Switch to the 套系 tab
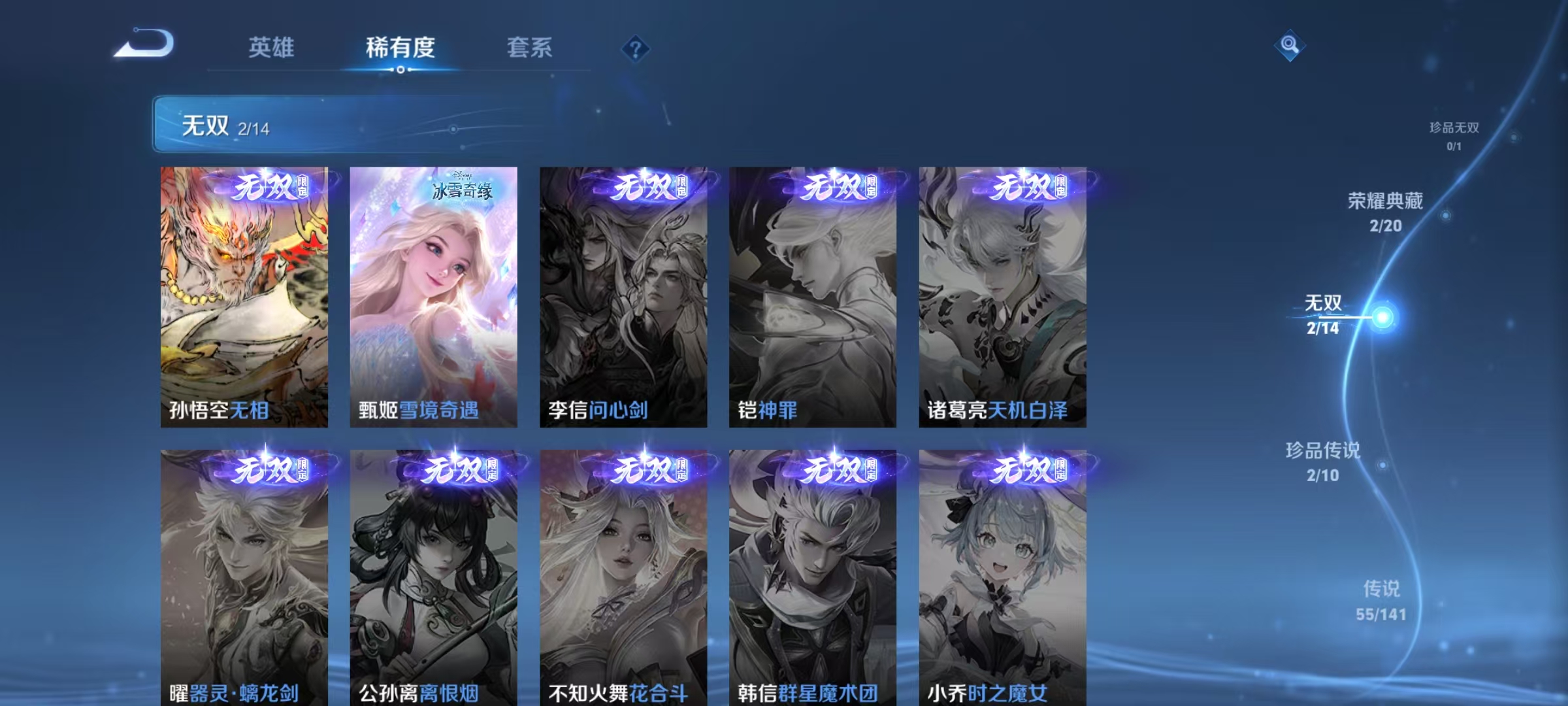Image resolution: width=1568 pixels, height=706 pixels. [529, 47]
